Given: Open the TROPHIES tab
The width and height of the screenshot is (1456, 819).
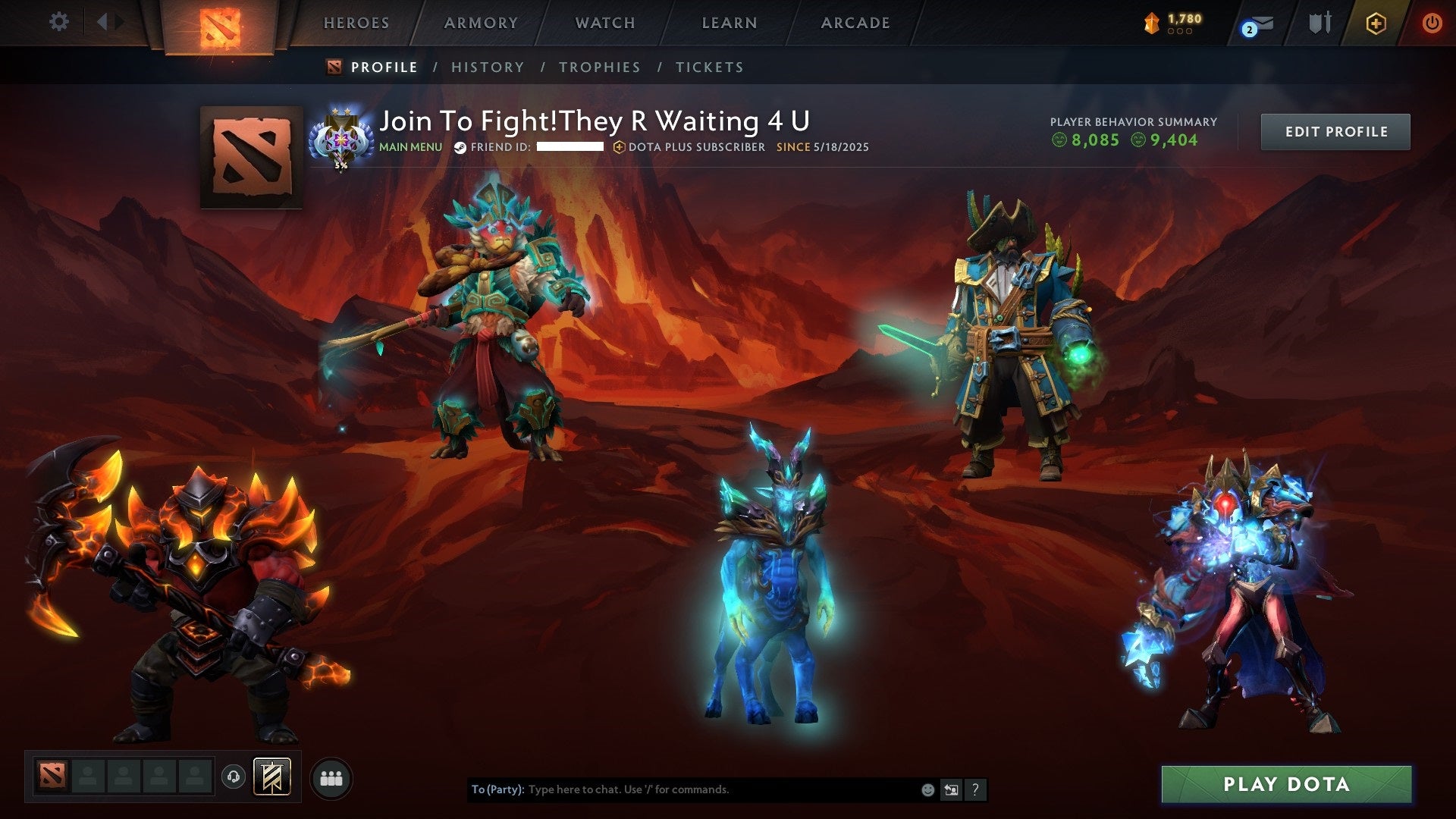Looking at the screenshot, I should point(599,67).
